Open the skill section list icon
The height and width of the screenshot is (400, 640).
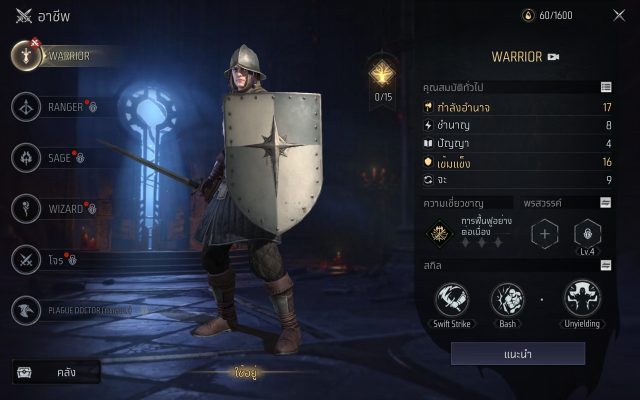pos(606,266)
